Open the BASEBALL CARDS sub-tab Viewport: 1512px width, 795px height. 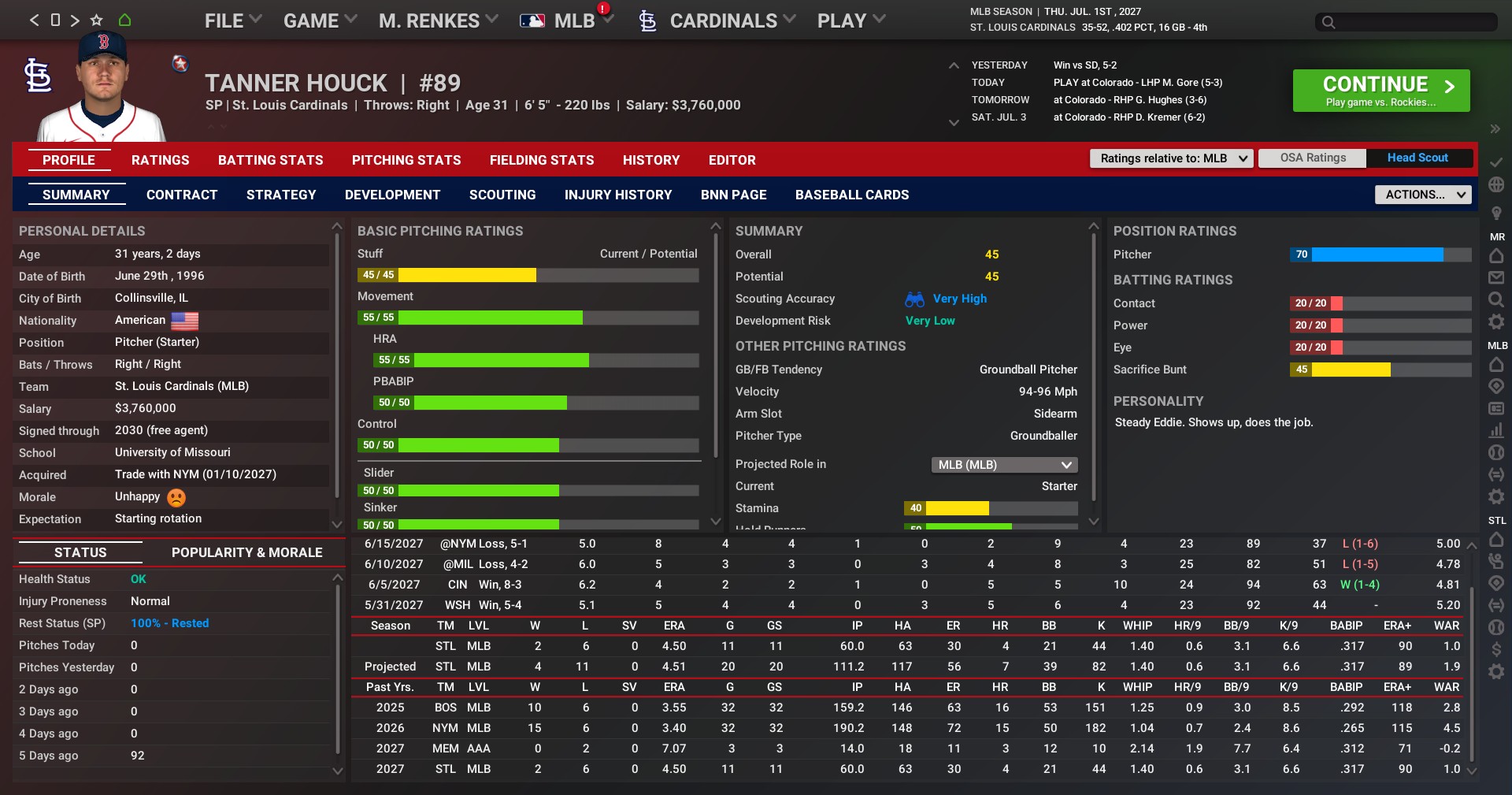click(851, 195)
